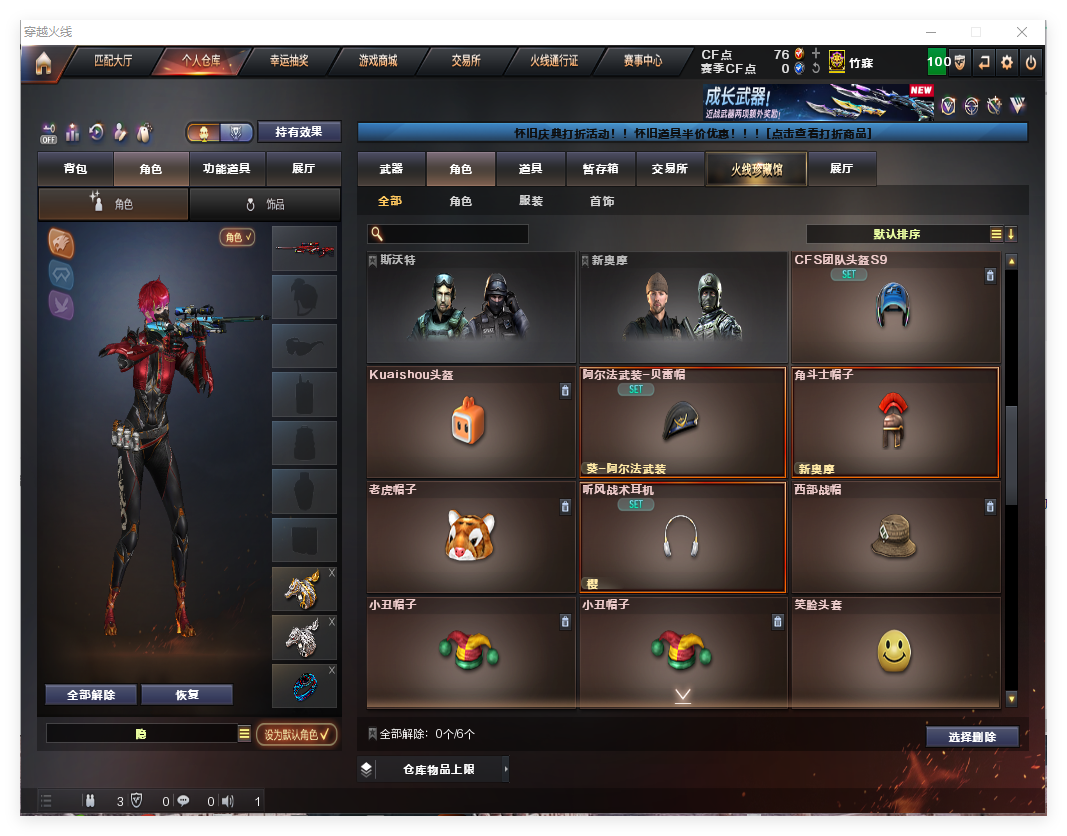
Task: Open the 匹配大厅 matchmaking tab
Action: click(x=112, y=61)
